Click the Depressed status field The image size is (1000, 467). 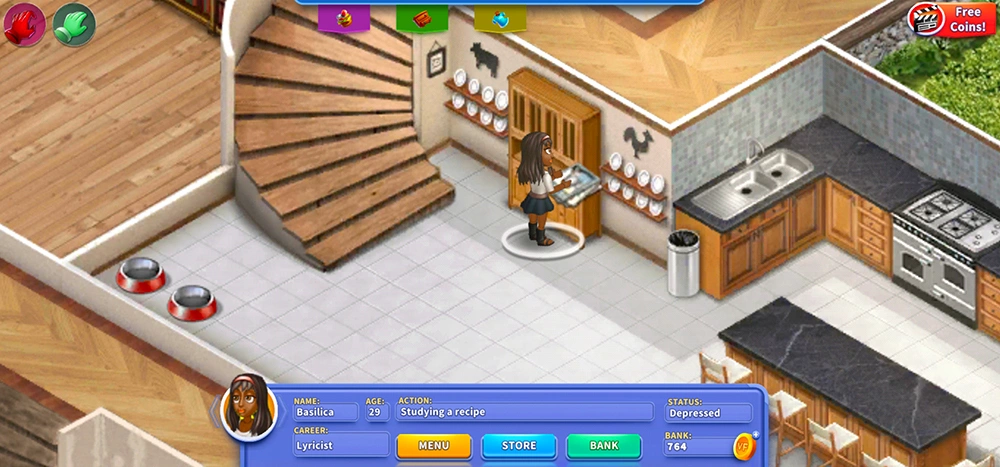[x=708, y=412]
